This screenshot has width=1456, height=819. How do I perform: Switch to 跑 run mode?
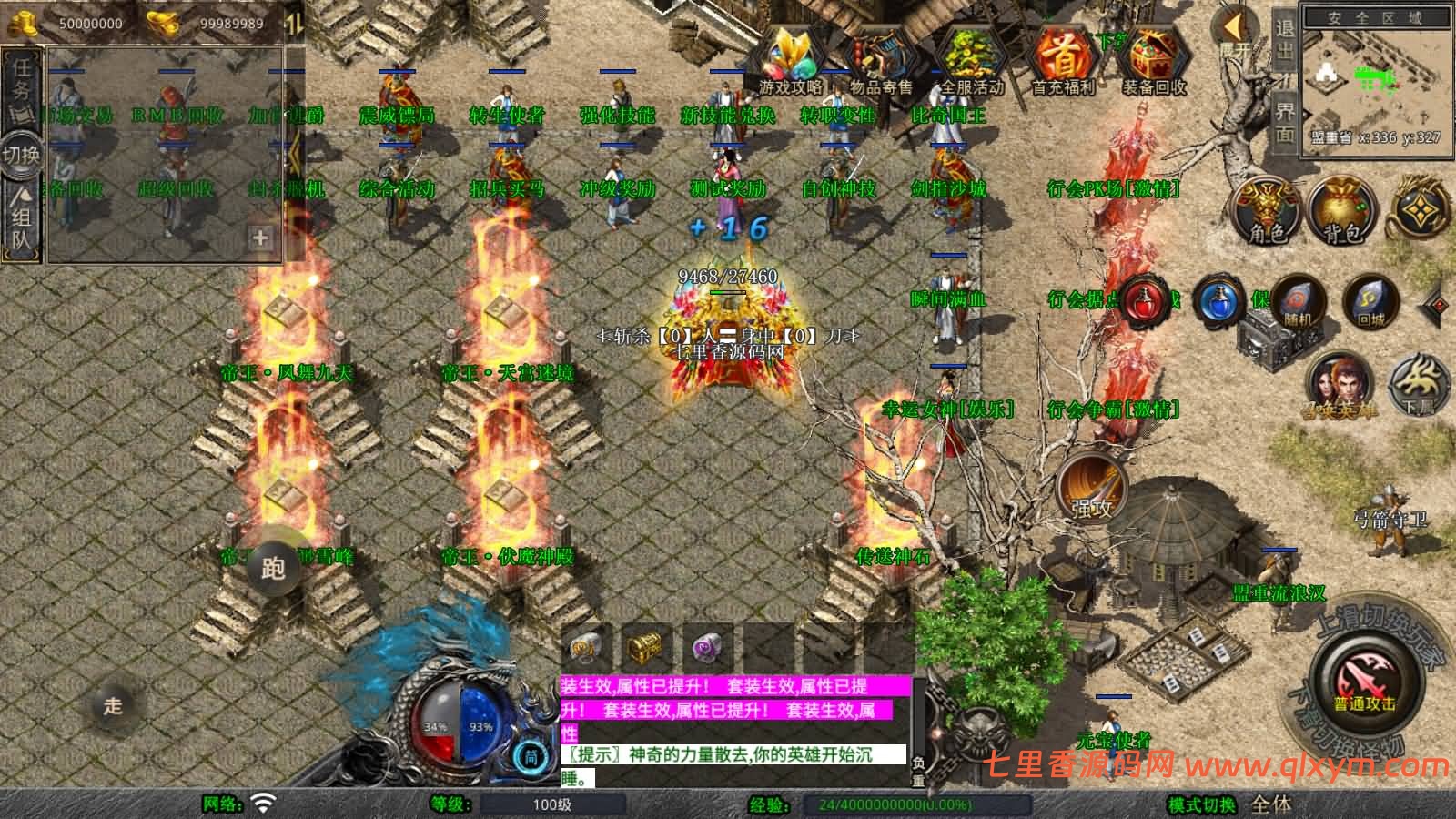pos(273,568)
